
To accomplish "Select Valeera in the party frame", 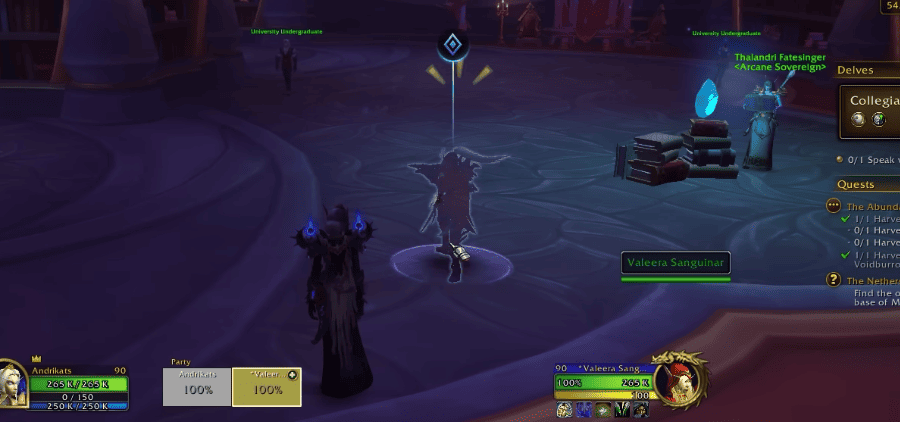I will [266, 387].
